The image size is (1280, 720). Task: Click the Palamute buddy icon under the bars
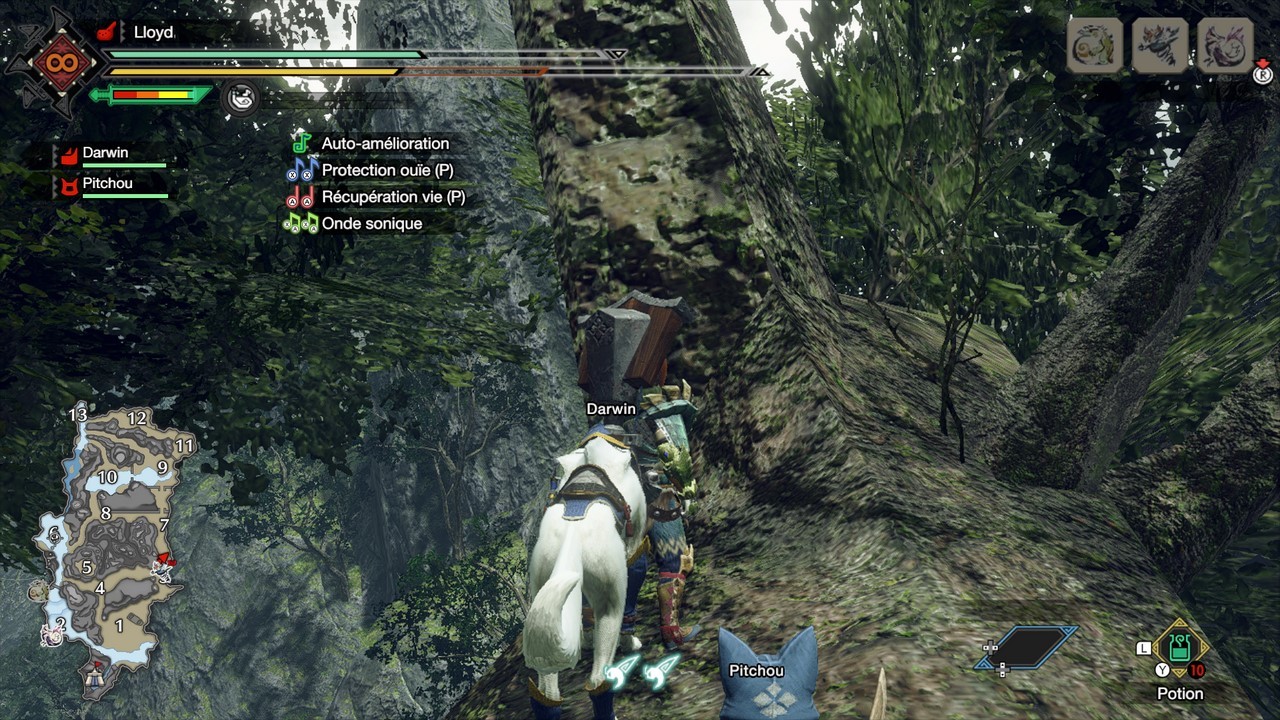point(240,97)
